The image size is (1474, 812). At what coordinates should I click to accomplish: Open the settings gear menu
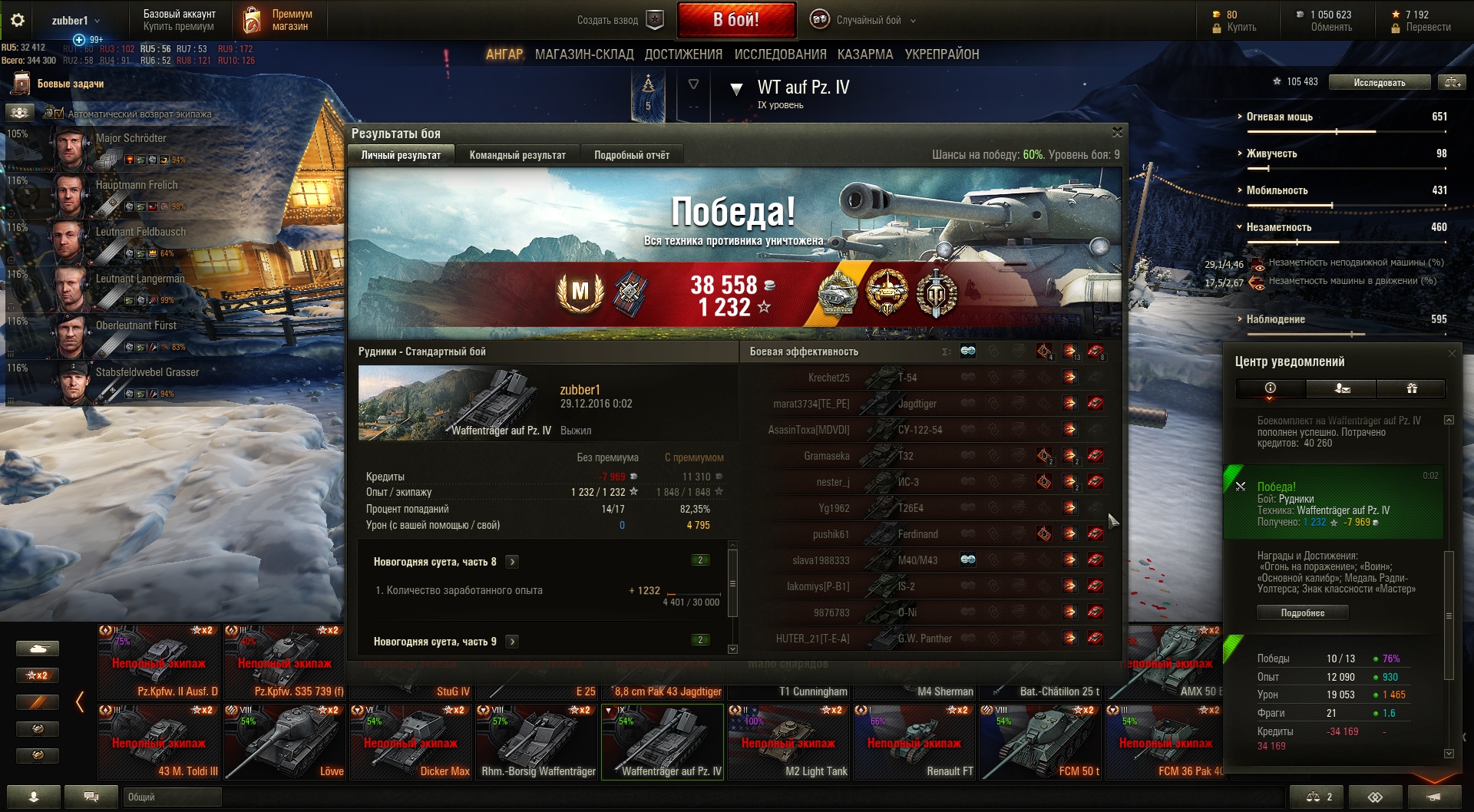coord(18,21)
